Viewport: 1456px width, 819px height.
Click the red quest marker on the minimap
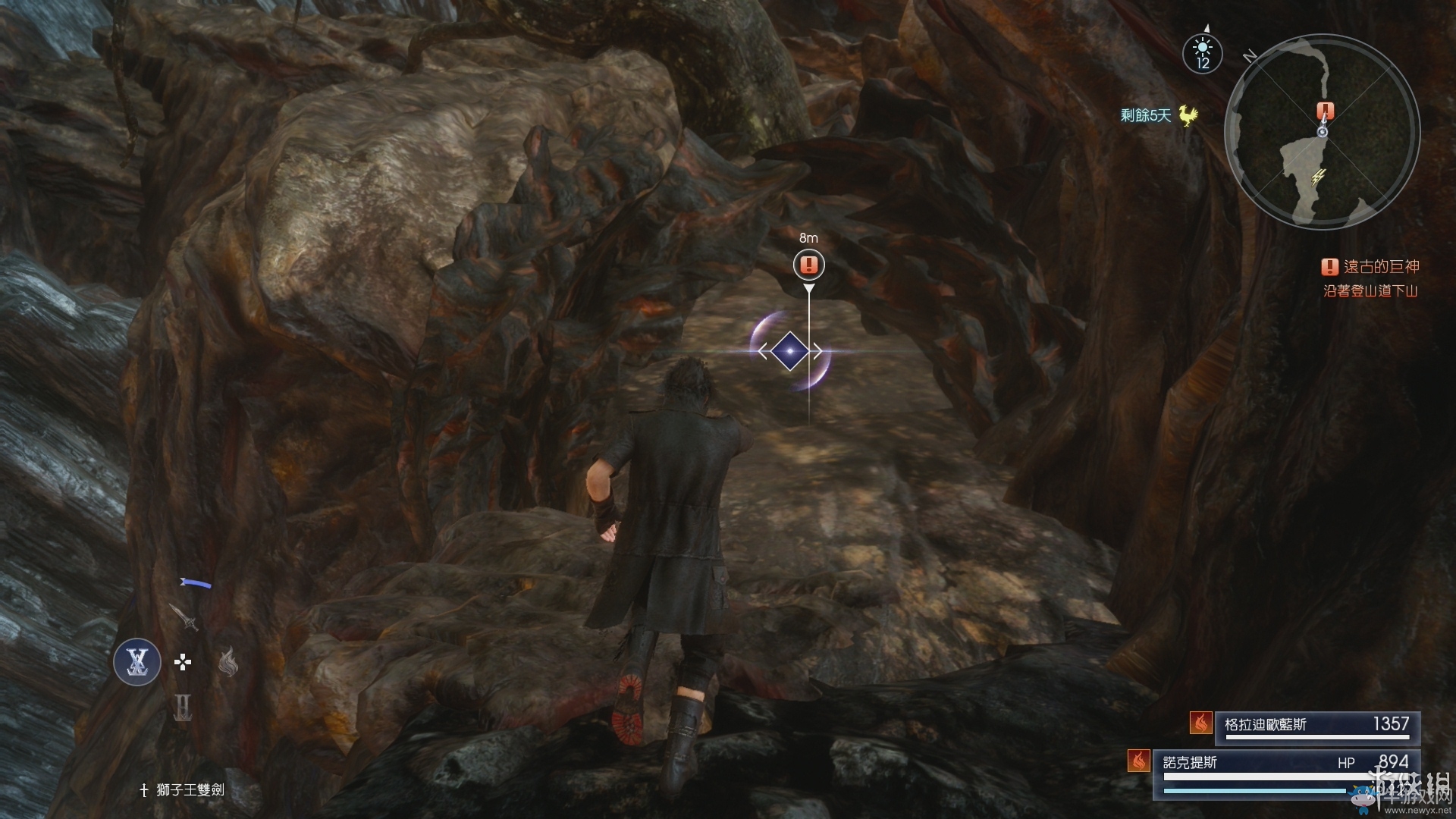tap(1326, 111)
